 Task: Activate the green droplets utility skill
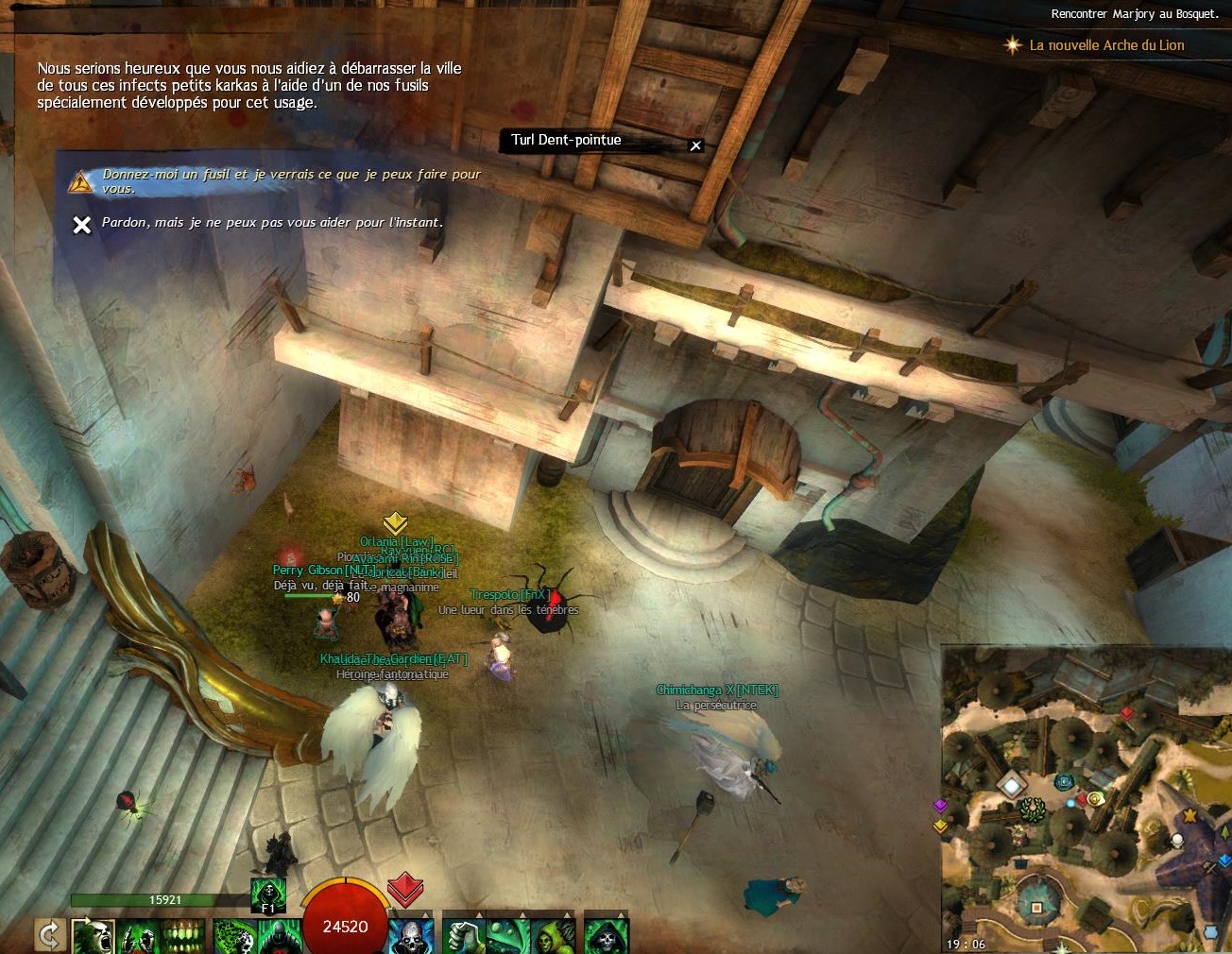tap(507, 937)
